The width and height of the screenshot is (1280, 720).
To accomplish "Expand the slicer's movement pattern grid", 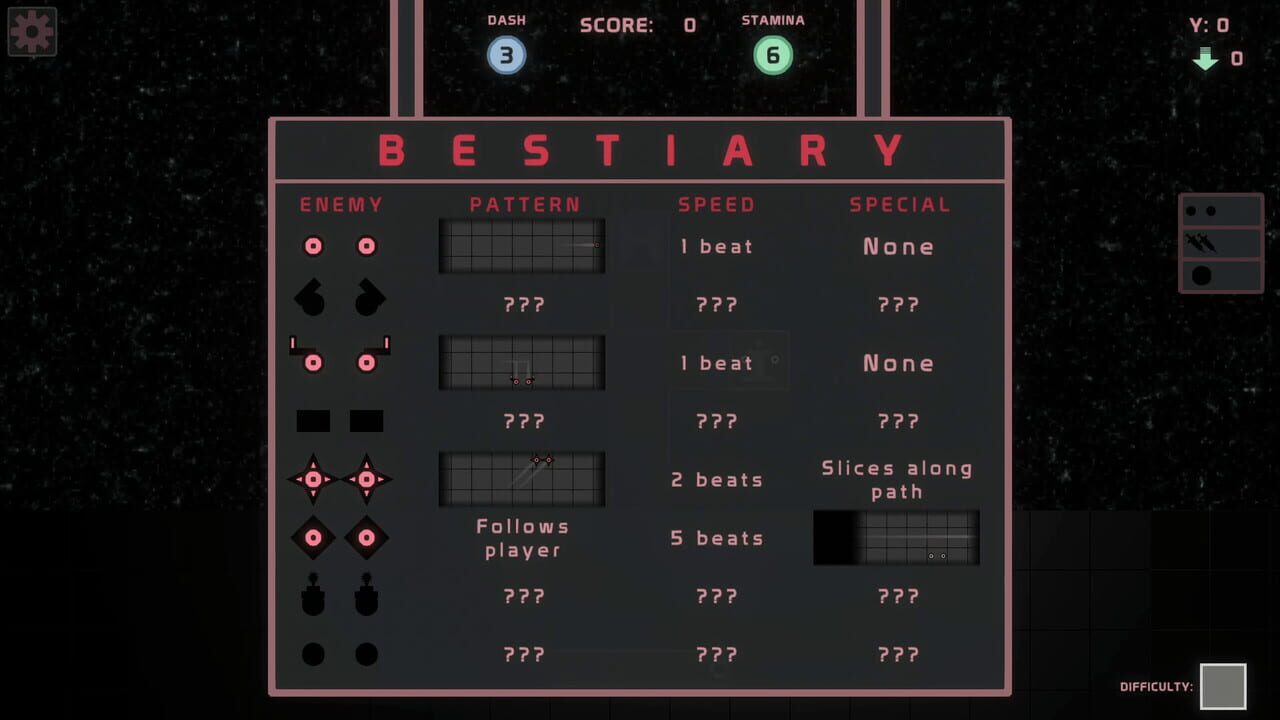I will click(x=521, y=477).
